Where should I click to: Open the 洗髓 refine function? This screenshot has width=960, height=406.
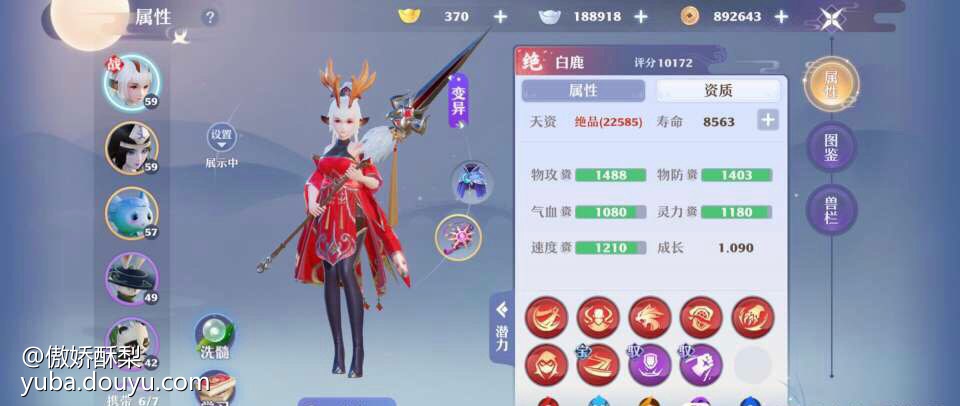pyautogui.click(x=215, y=336)
